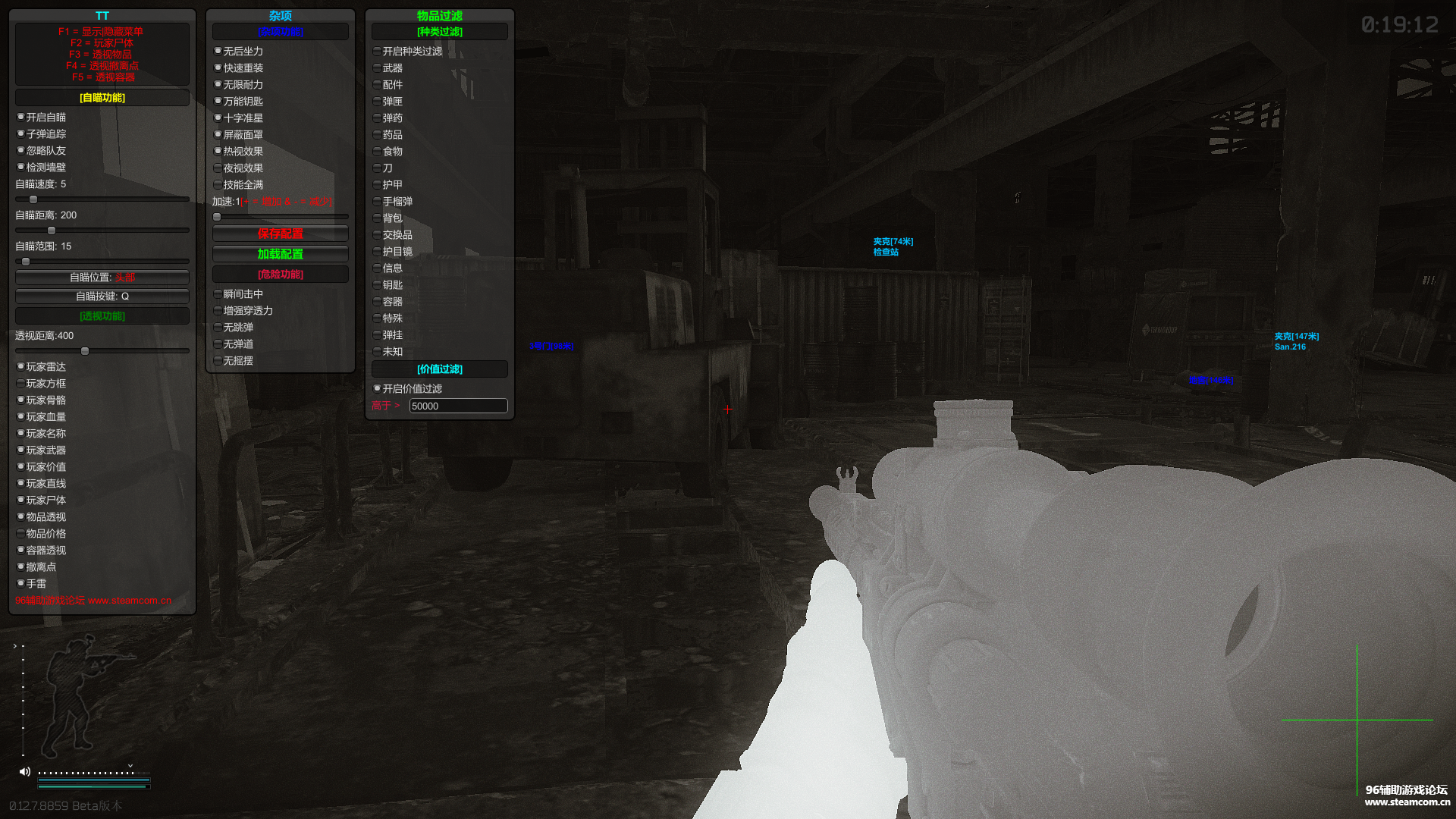Click the 加载配置 button

281,254
